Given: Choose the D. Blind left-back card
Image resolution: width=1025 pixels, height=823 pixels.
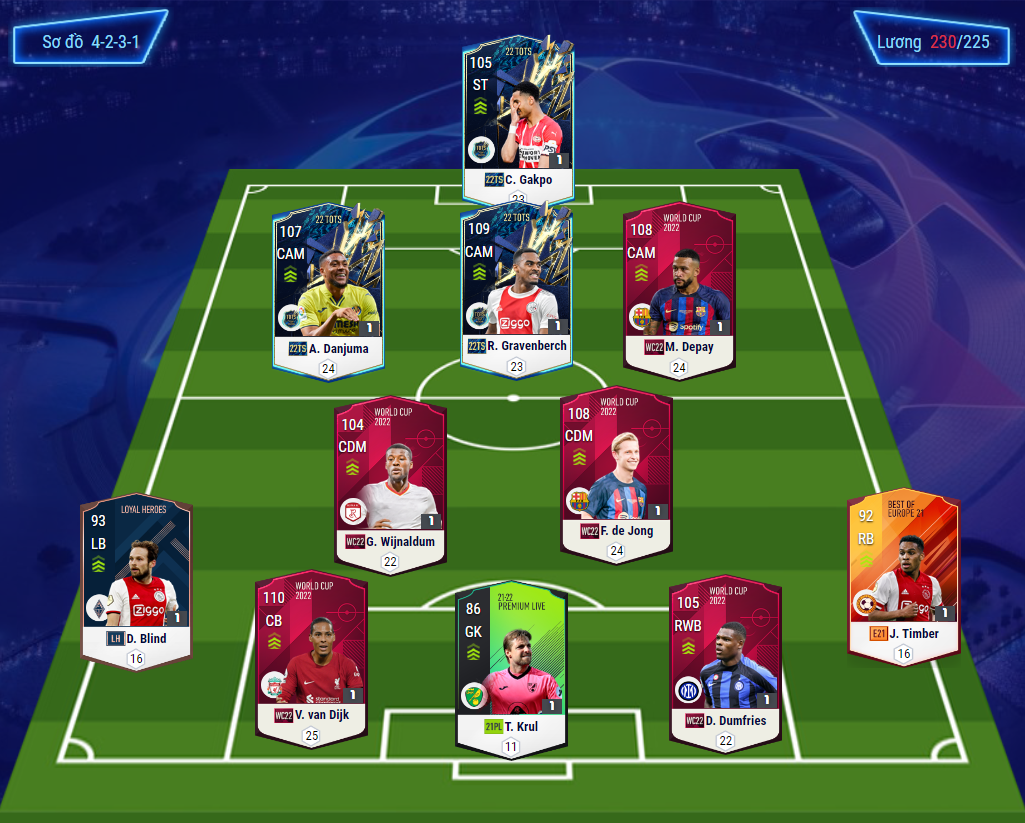Looking at the screenshot, I should click(x=136, y=578).
